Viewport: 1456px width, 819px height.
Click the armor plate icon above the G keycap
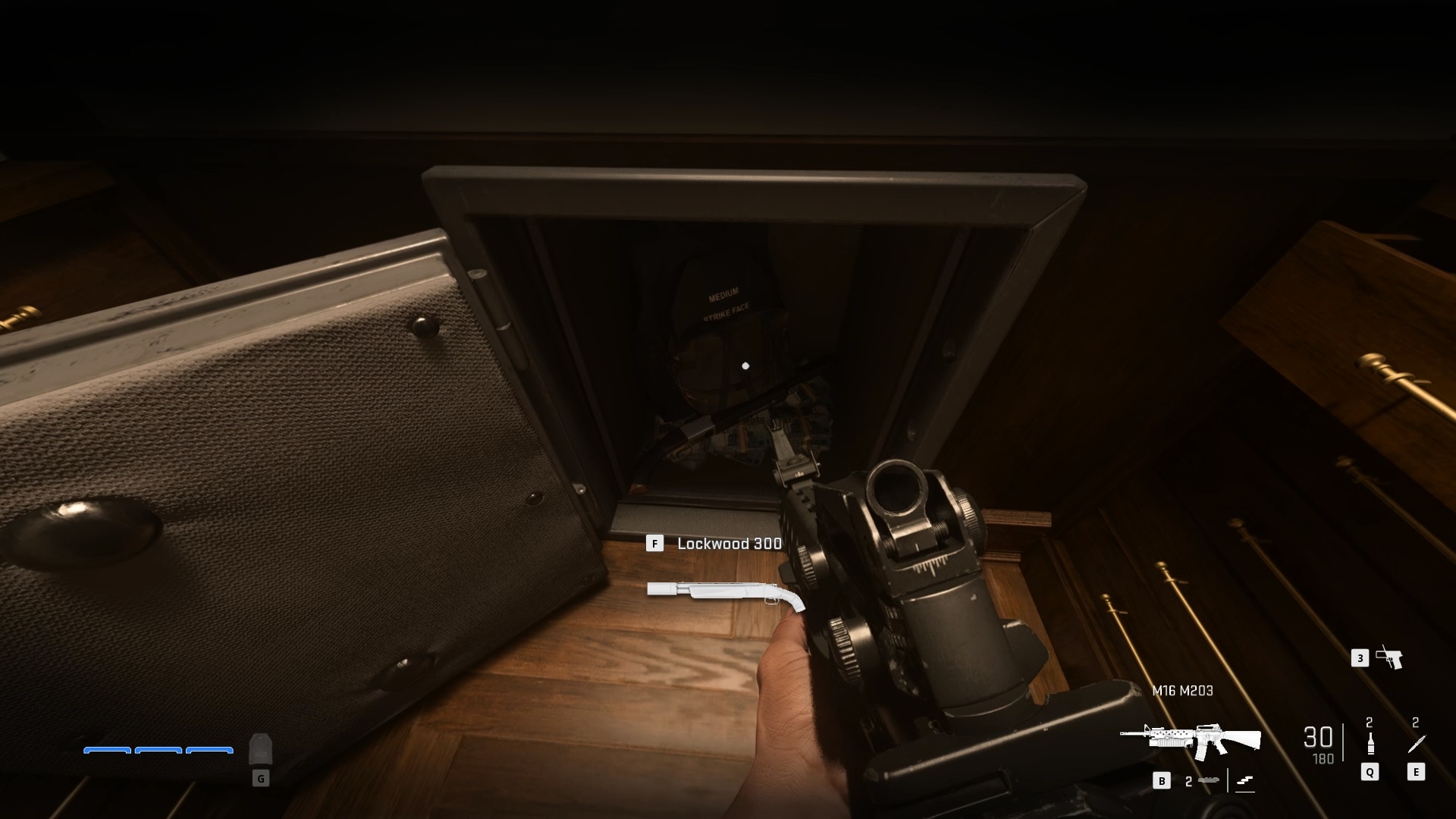click(261, 749)
